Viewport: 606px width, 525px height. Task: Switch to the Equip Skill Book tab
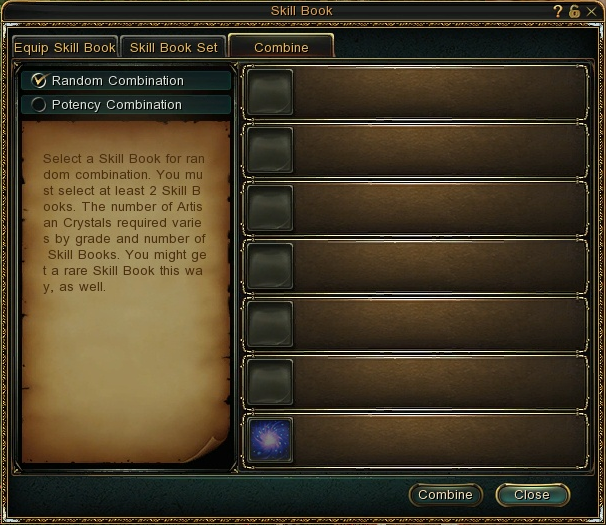(65, 47)
